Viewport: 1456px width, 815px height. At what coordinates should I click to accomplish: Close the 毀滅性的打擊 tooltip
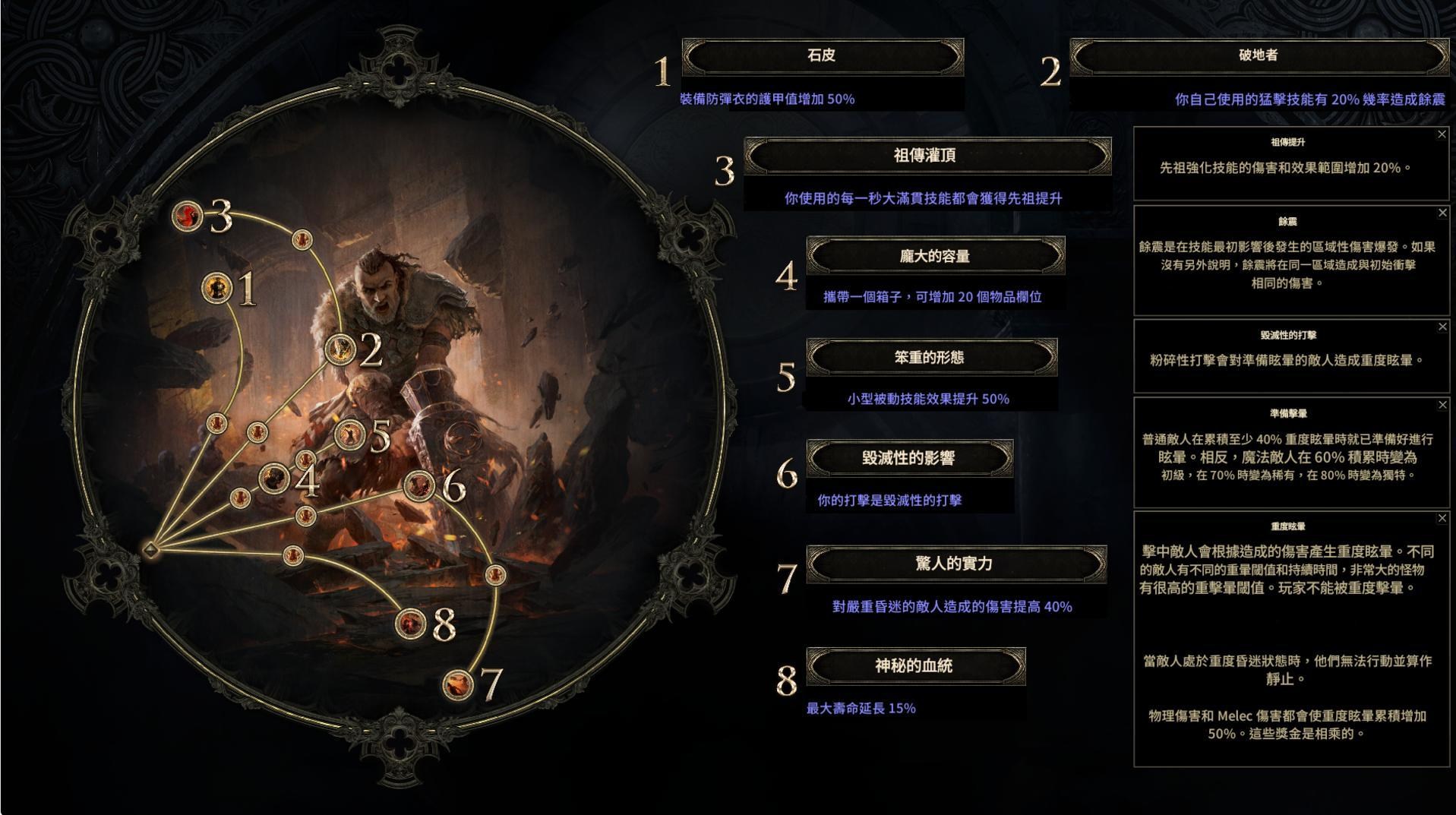point(1442,327)
